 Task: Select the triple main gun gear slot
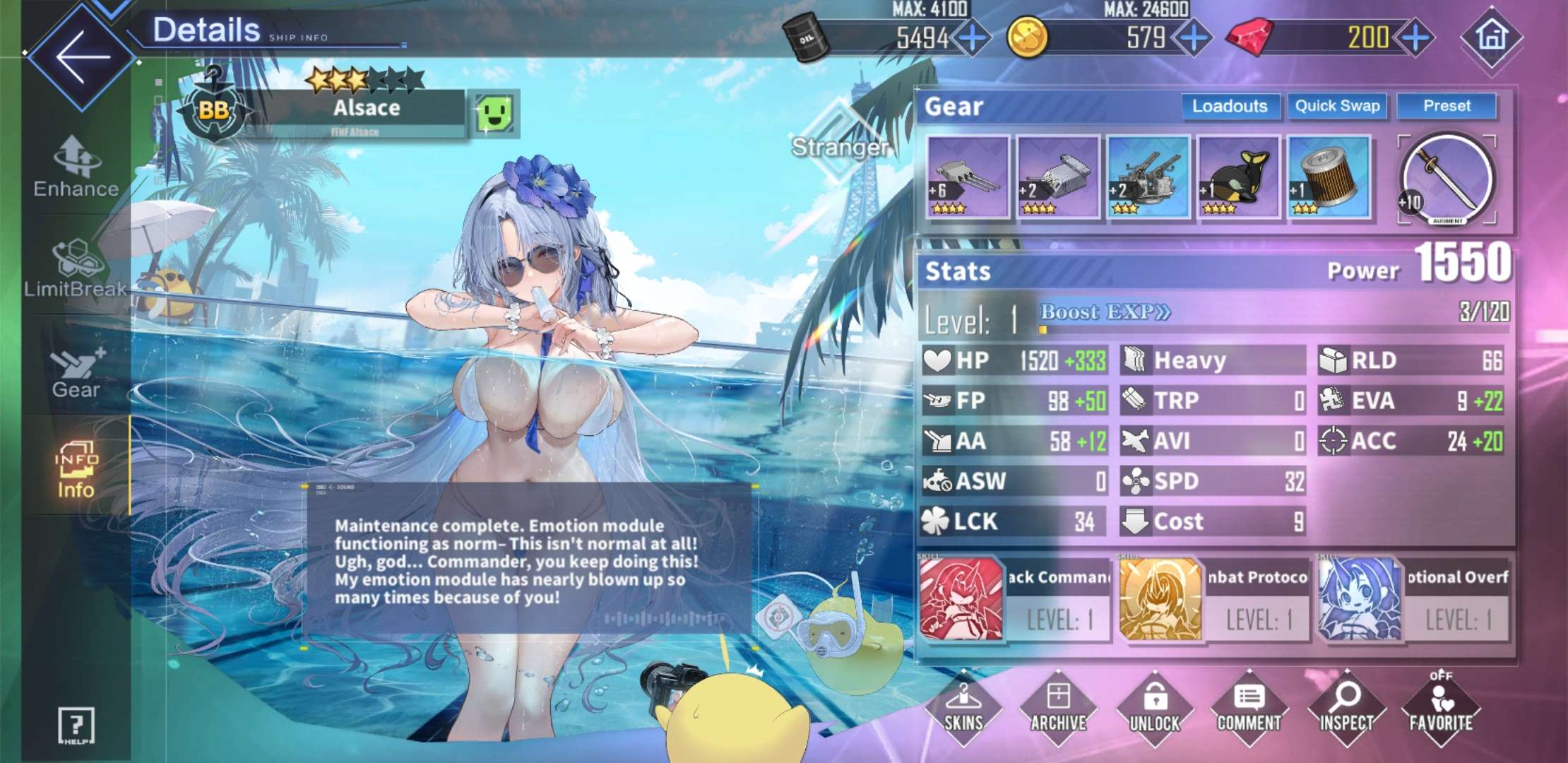click(968, 177)
